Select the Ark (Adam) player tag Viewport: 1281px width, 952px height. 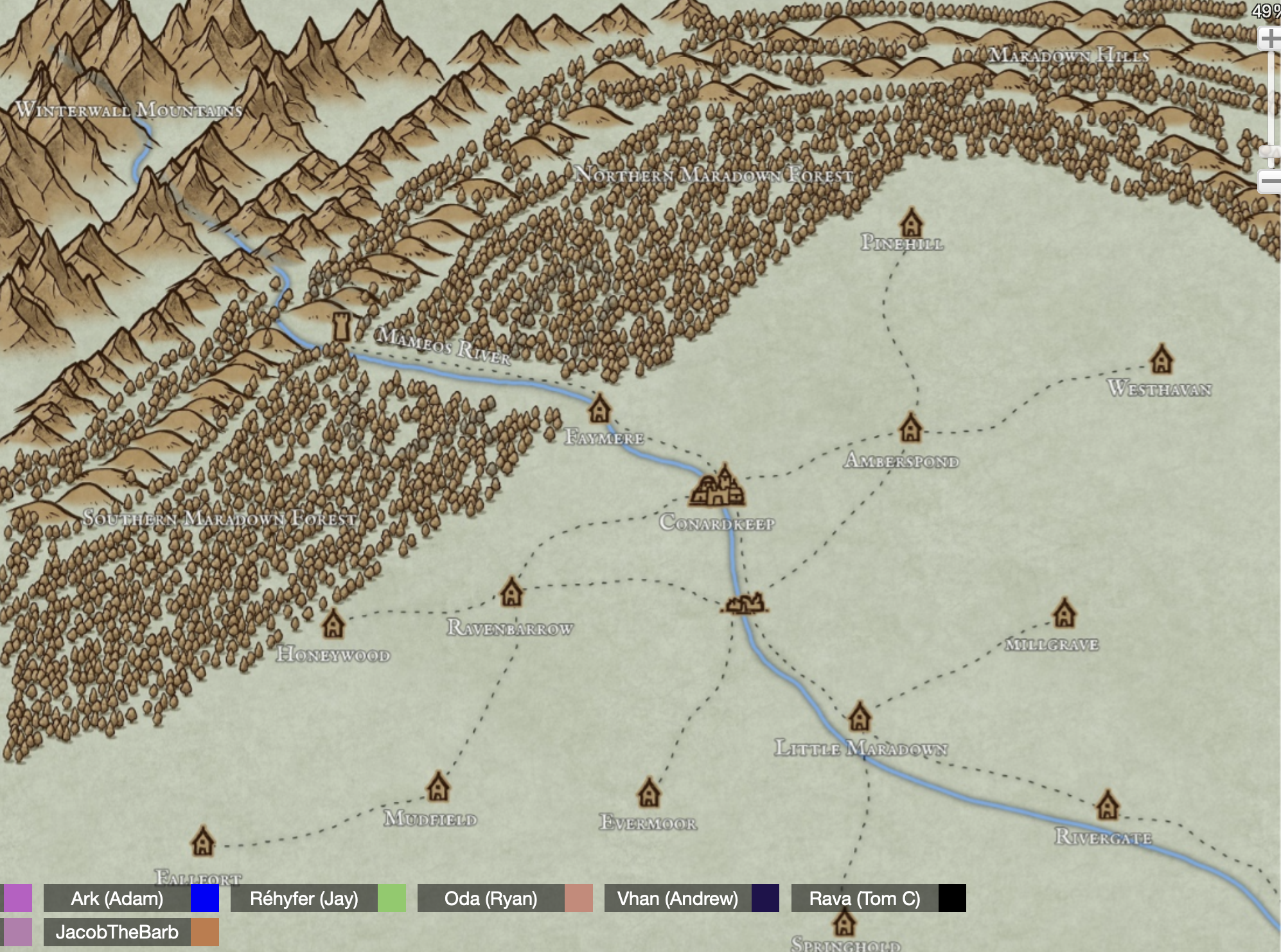117,898
